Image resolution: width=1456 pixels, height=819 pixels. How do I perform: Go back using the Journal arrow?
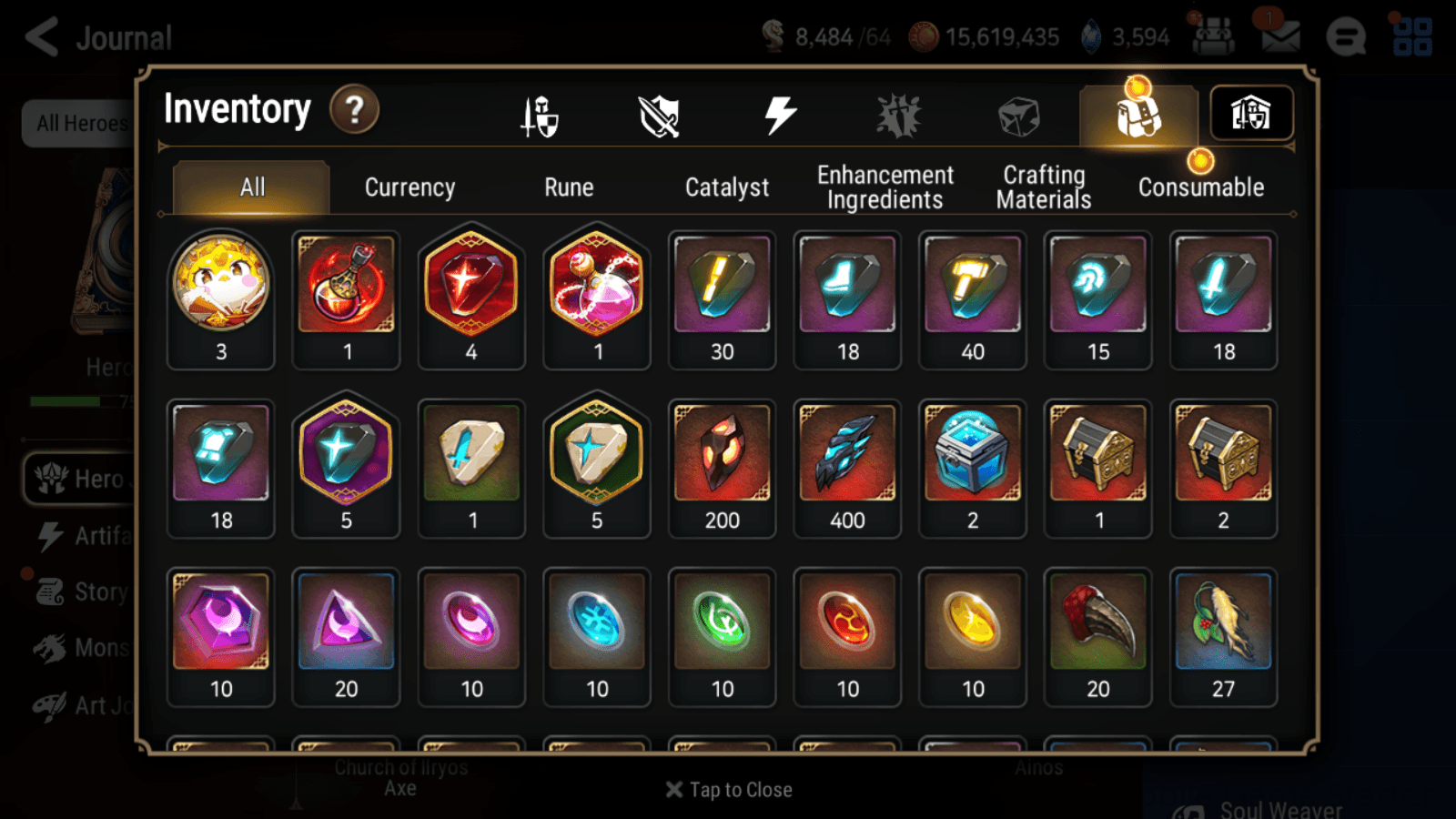click(40, 36)
